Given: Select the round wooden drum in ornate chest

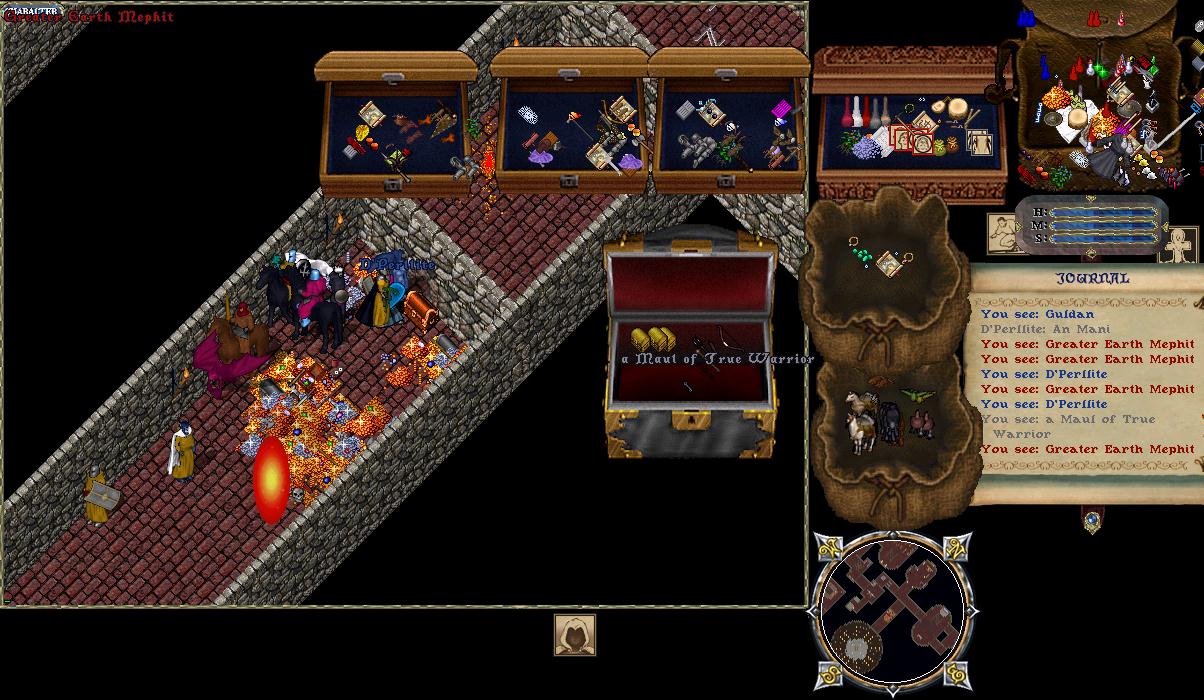Looking at the screenshot, I should coord(962,109).
